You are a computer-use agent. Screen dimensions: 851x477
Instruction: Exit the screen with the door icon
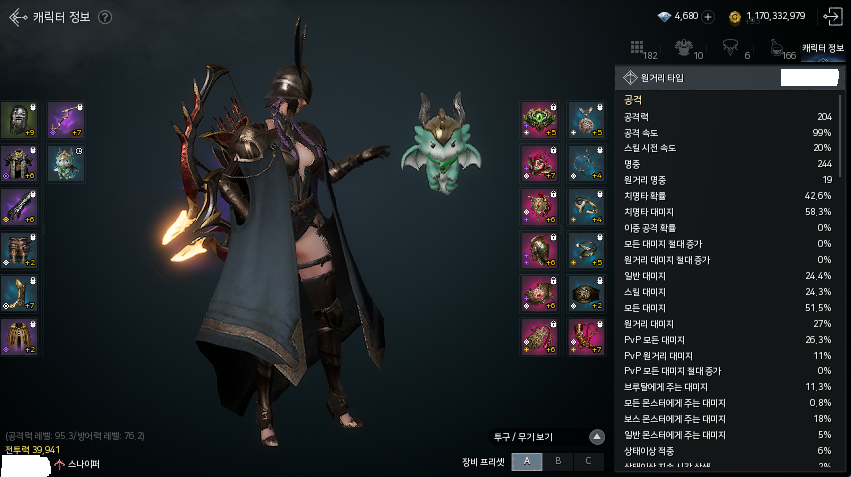coord(831,16)
